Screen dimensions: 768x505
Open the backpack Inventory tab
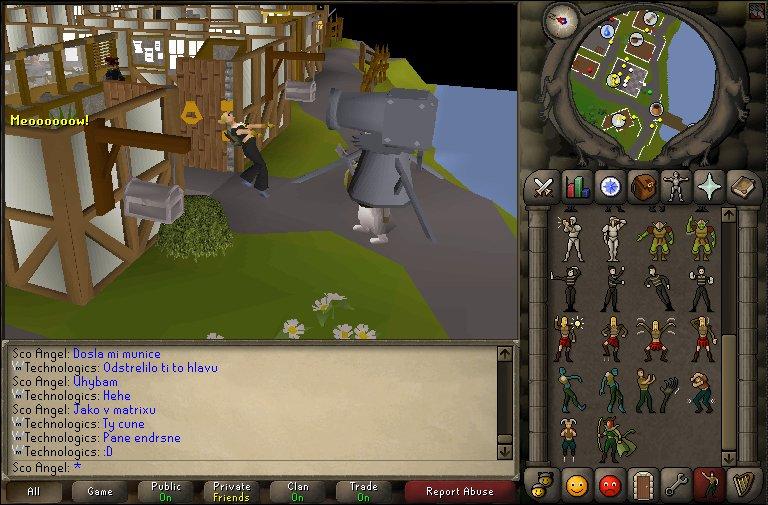643,186
